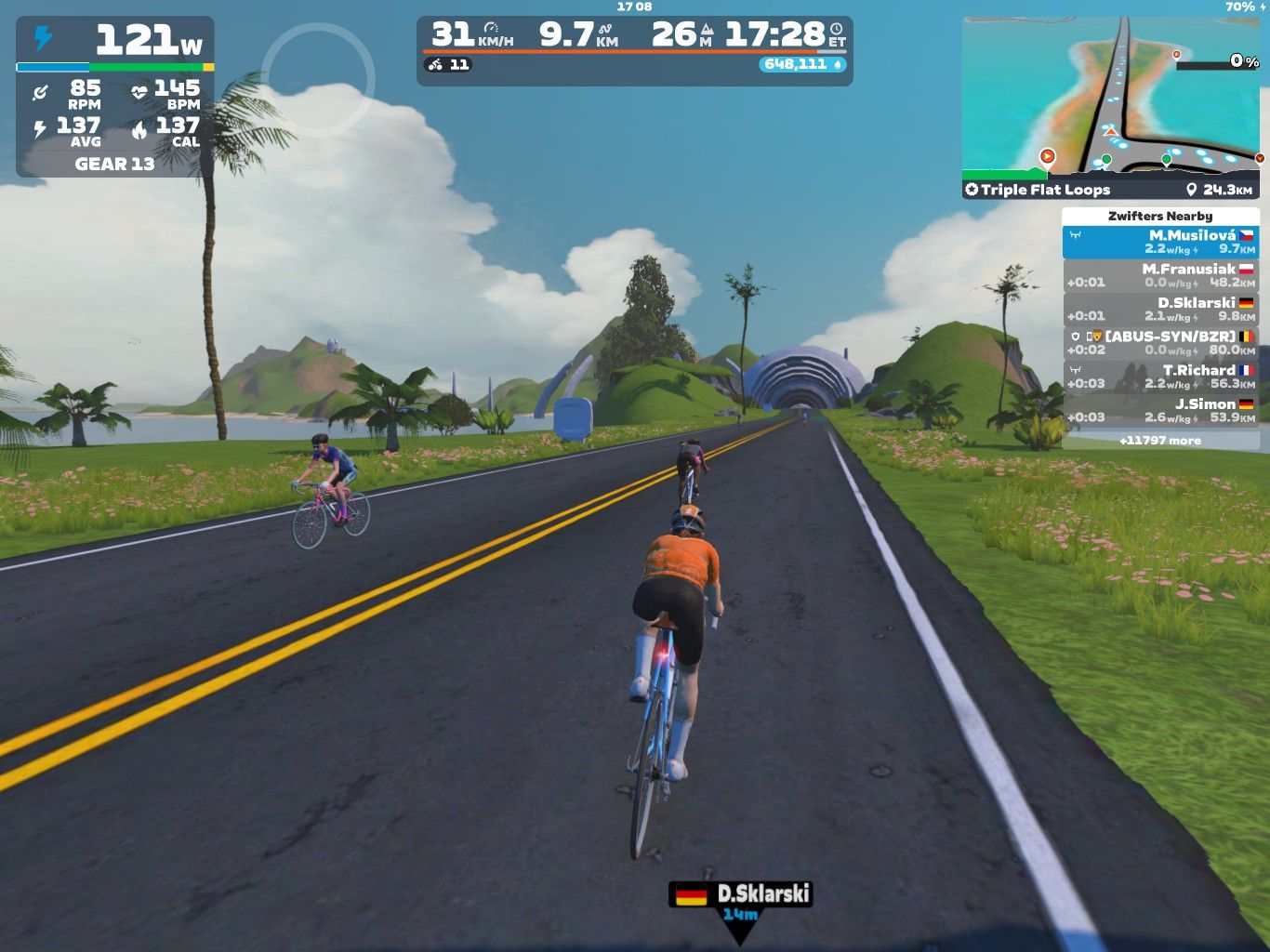
Task: Select M.Musilová in Zwifters Nearby list
Action: (x=1160, y=243)
